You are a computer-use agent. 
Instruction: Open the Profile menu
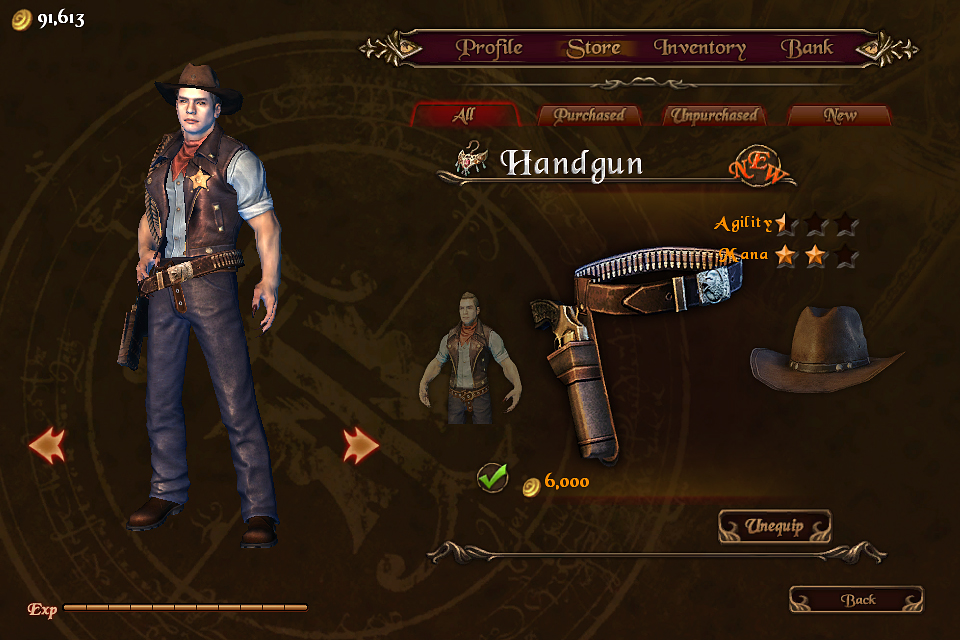pyautogui.click(x=489, y=48)
